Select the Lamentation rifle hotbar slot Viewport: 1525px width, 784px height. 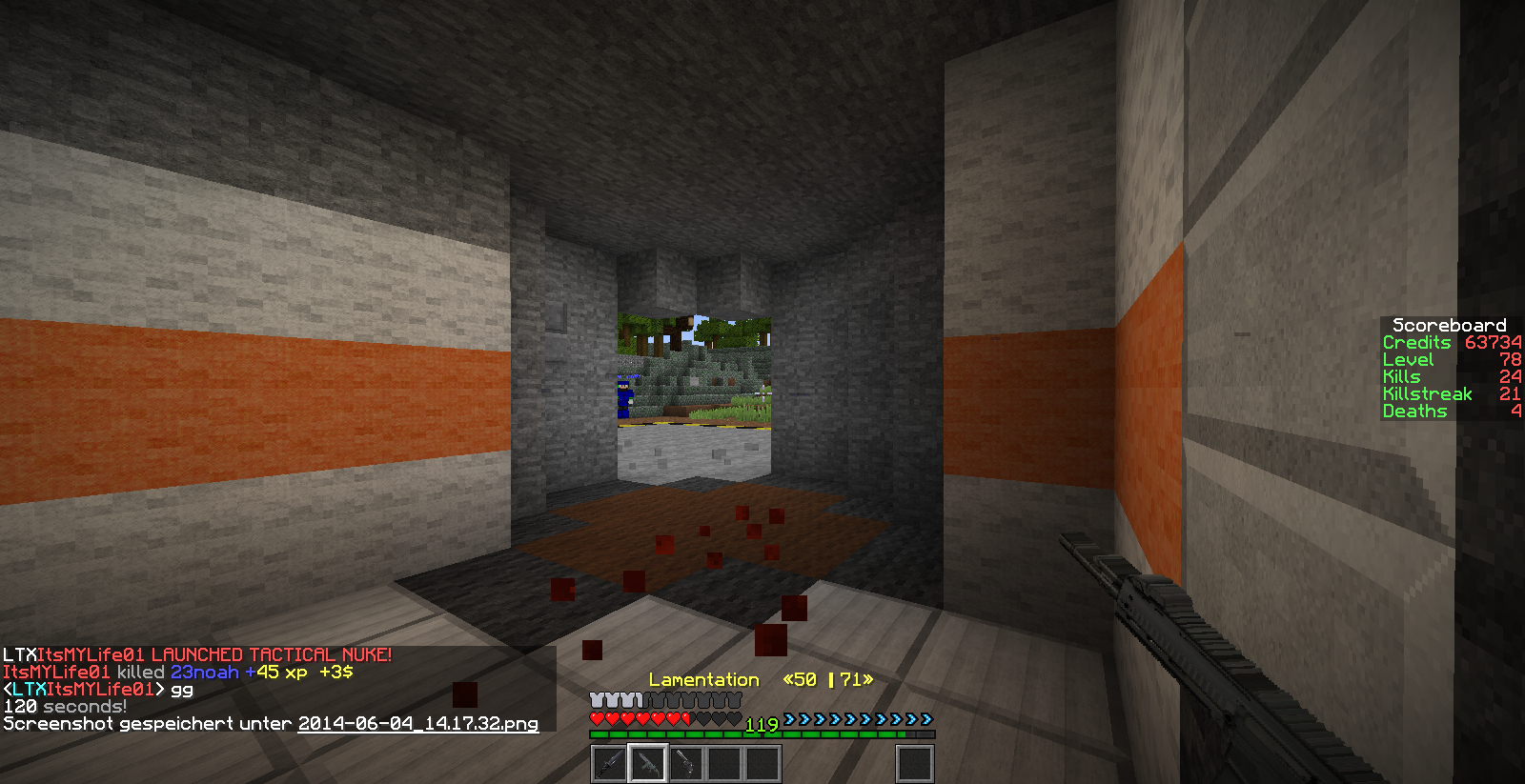[x=648, y=764]
